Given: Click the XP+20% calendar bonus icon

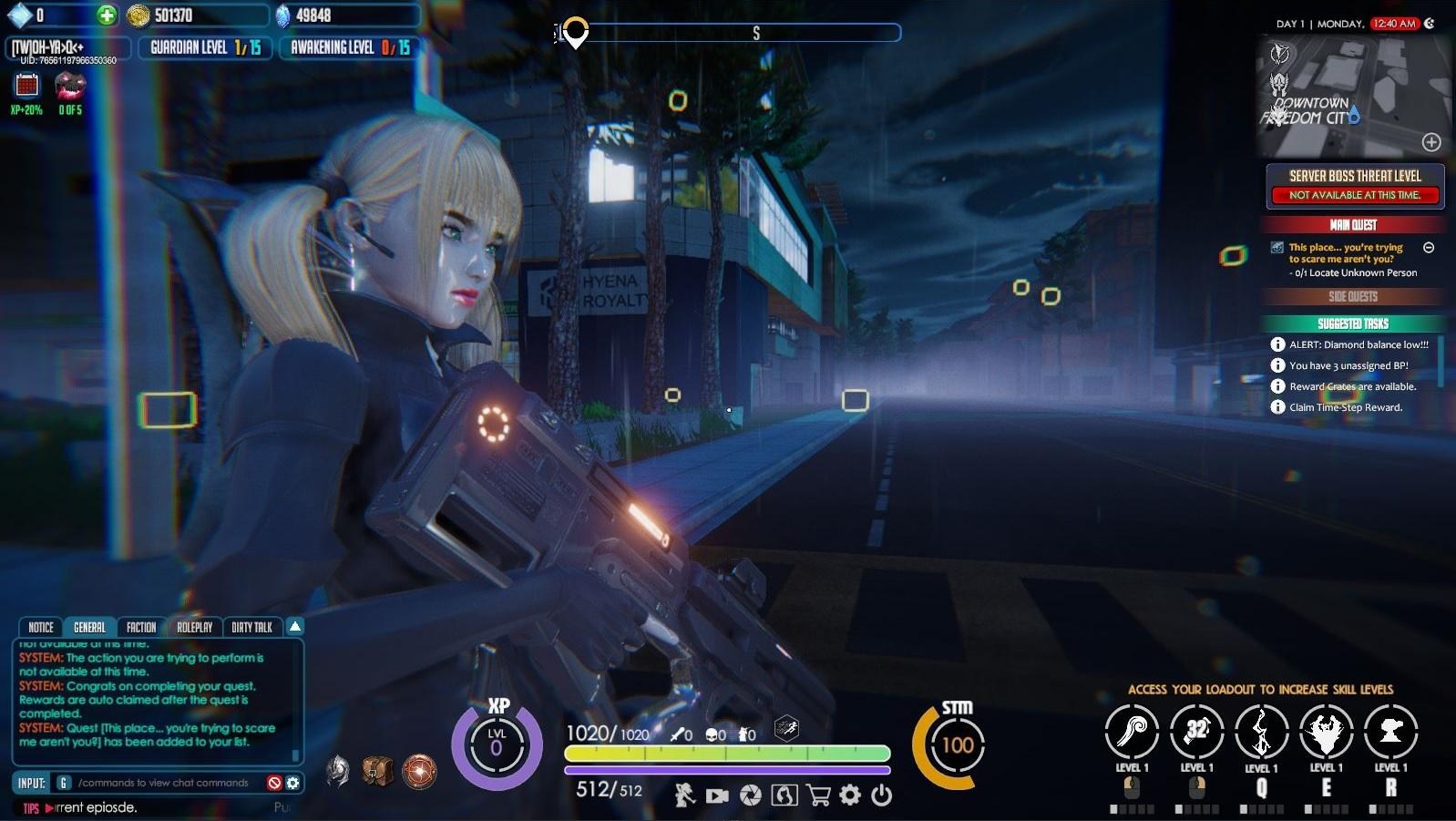Looking at the screenshot, I should [x=27, y=87].
